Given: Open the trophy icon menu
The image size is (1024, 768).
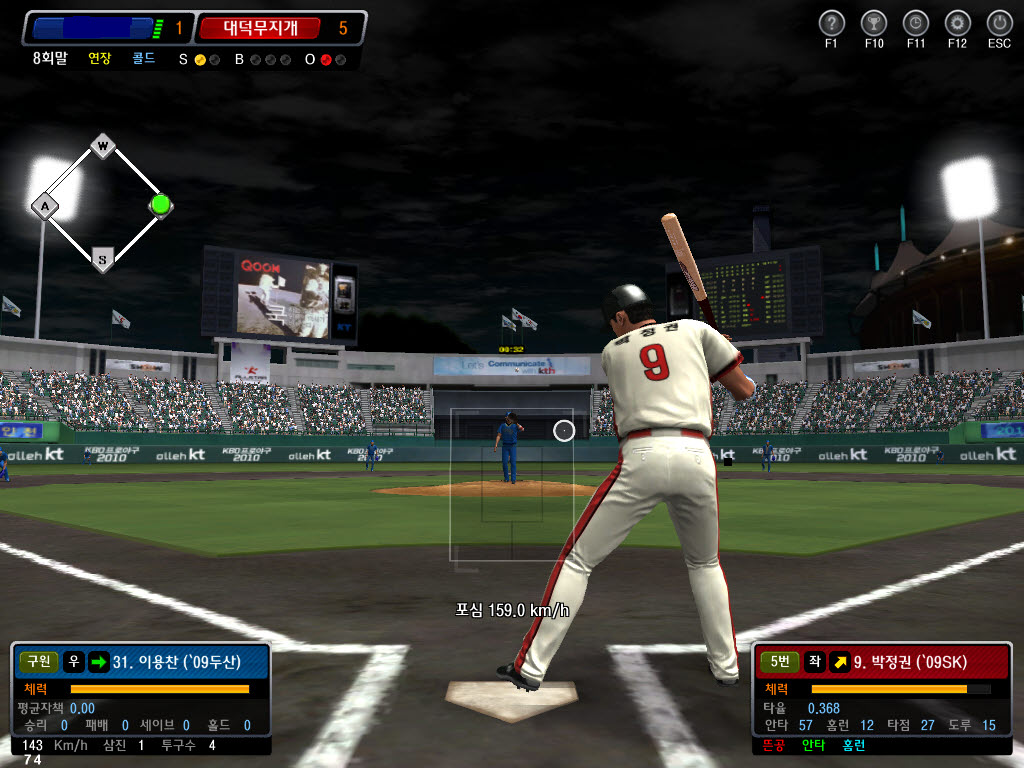Looking at the screenshot, I should click(873, 23).
